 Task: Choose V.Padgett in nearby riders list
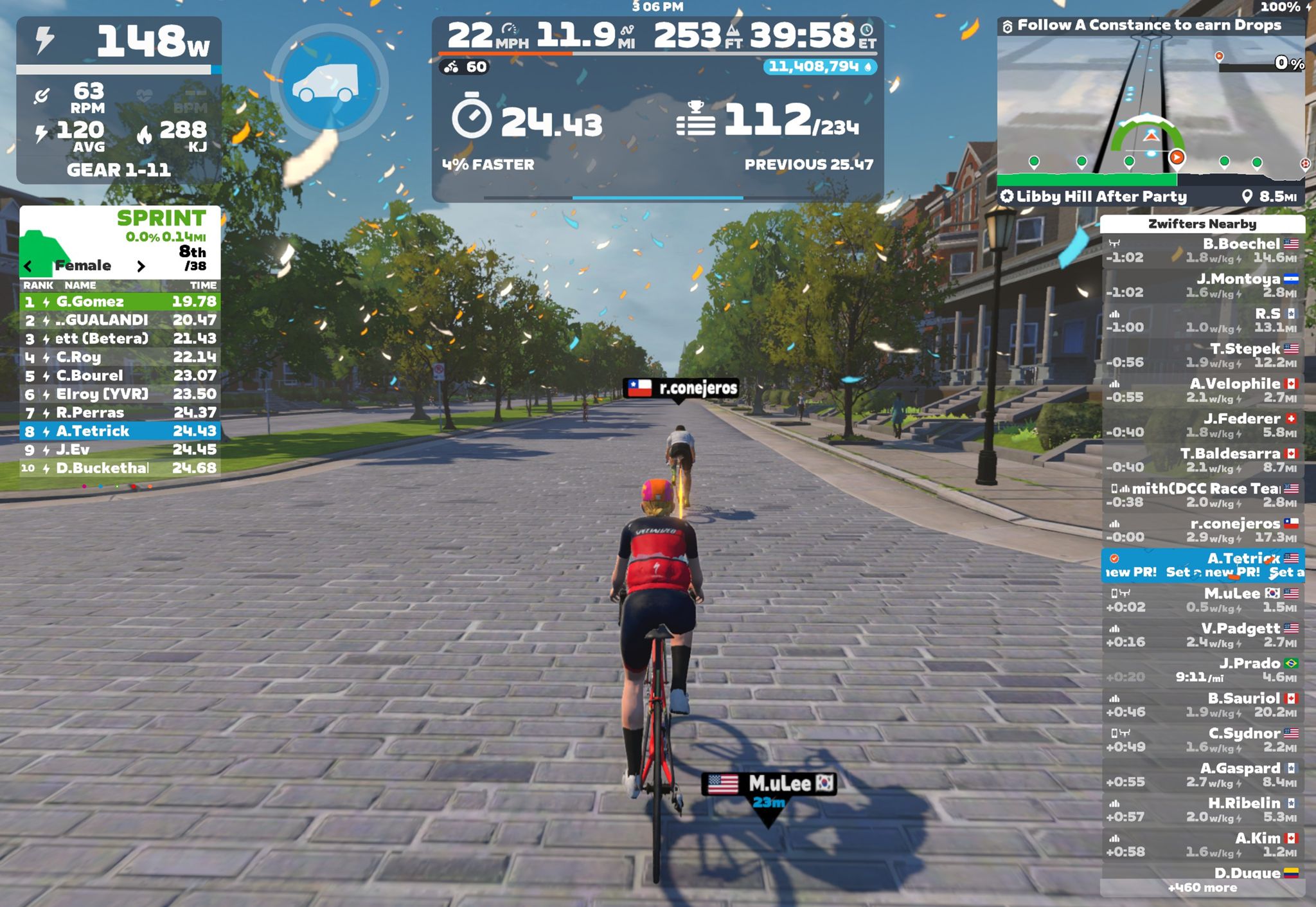point(1202,635)
